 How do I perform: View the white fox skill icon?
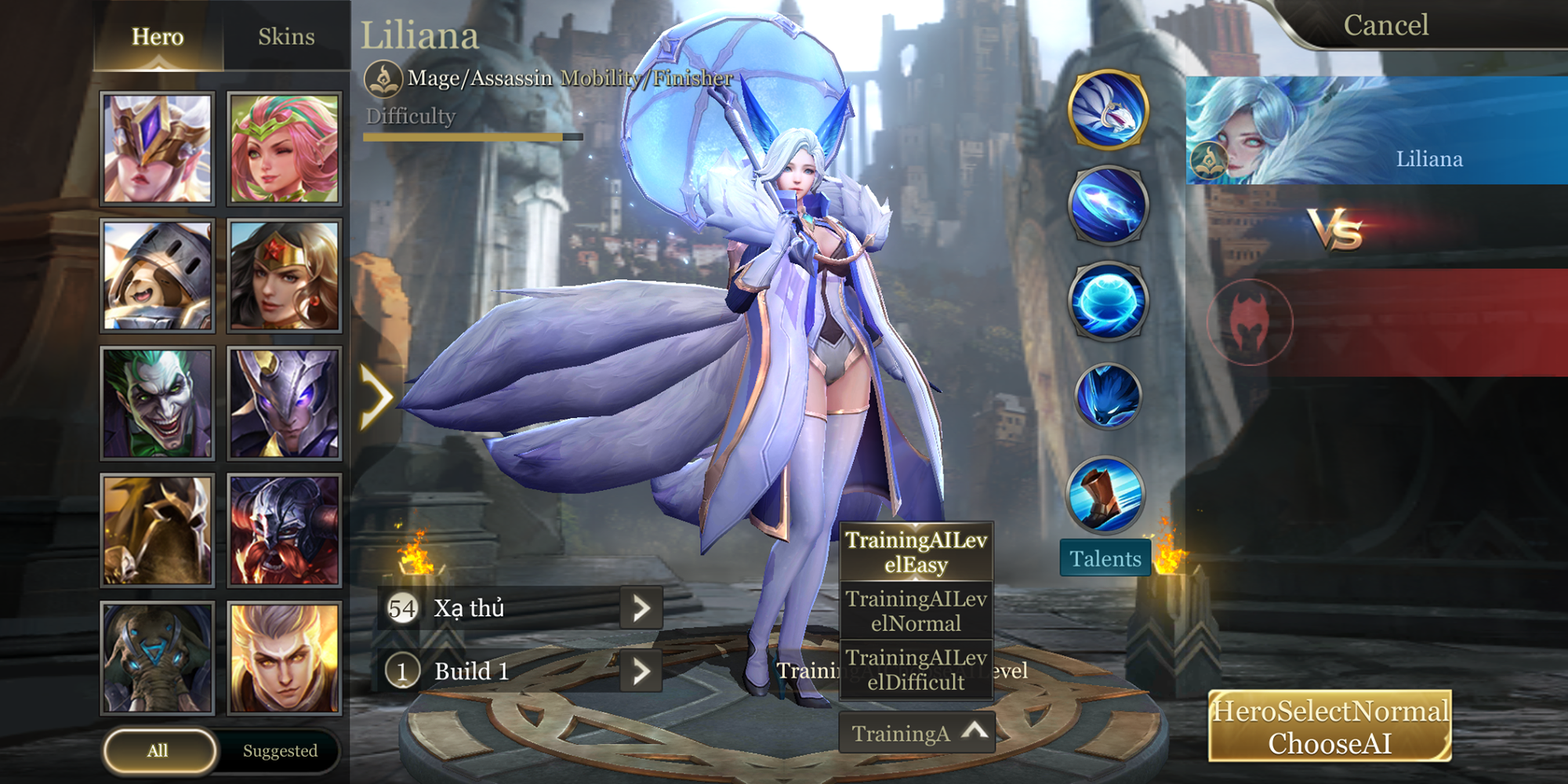(1108, 110)
